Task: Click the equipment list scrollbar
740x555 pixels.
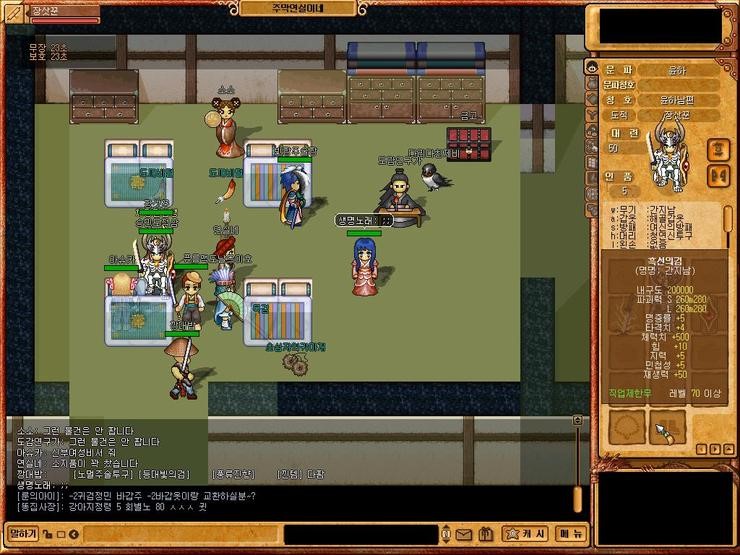Action: [728, 220]
